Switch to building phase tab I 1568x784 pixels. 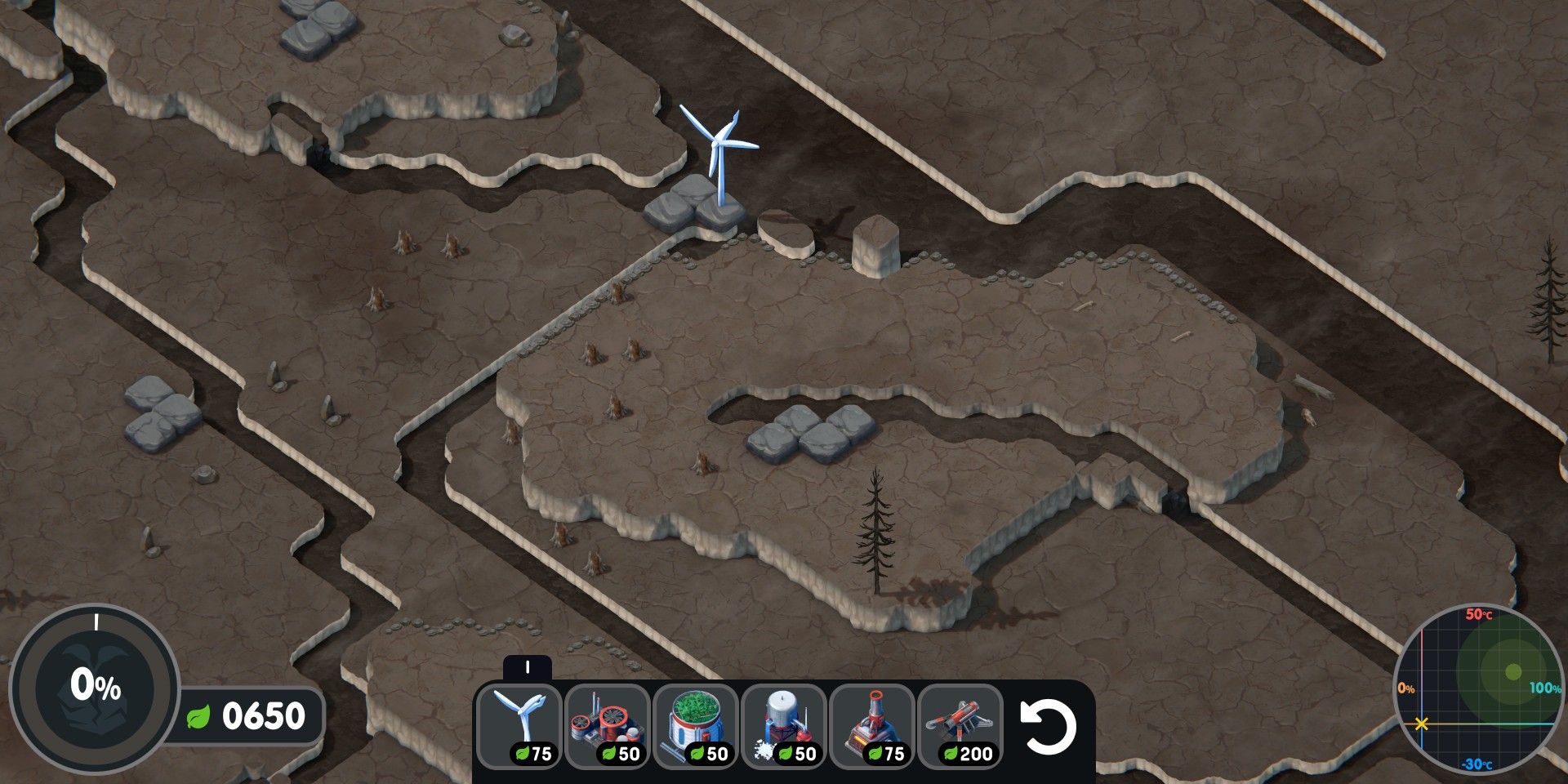point(527,668)
